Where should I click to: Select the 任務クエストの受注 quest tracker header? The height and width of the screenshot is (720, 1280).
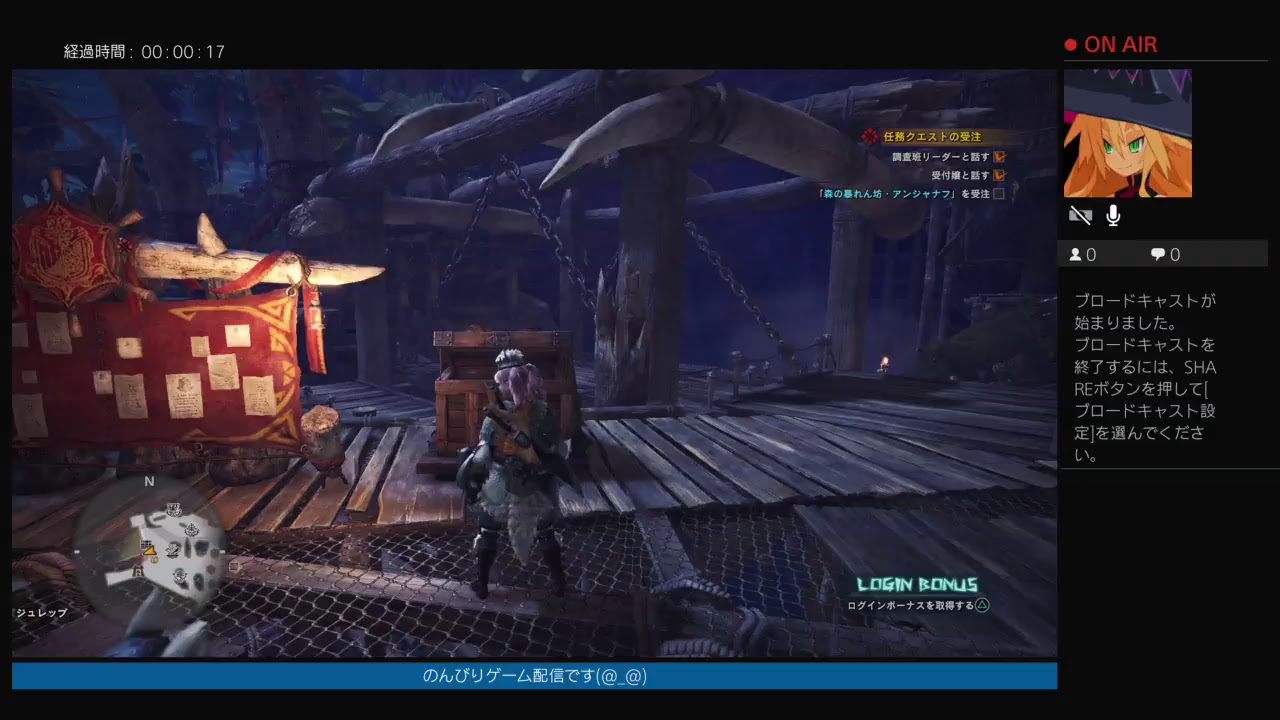pos(931,136)
